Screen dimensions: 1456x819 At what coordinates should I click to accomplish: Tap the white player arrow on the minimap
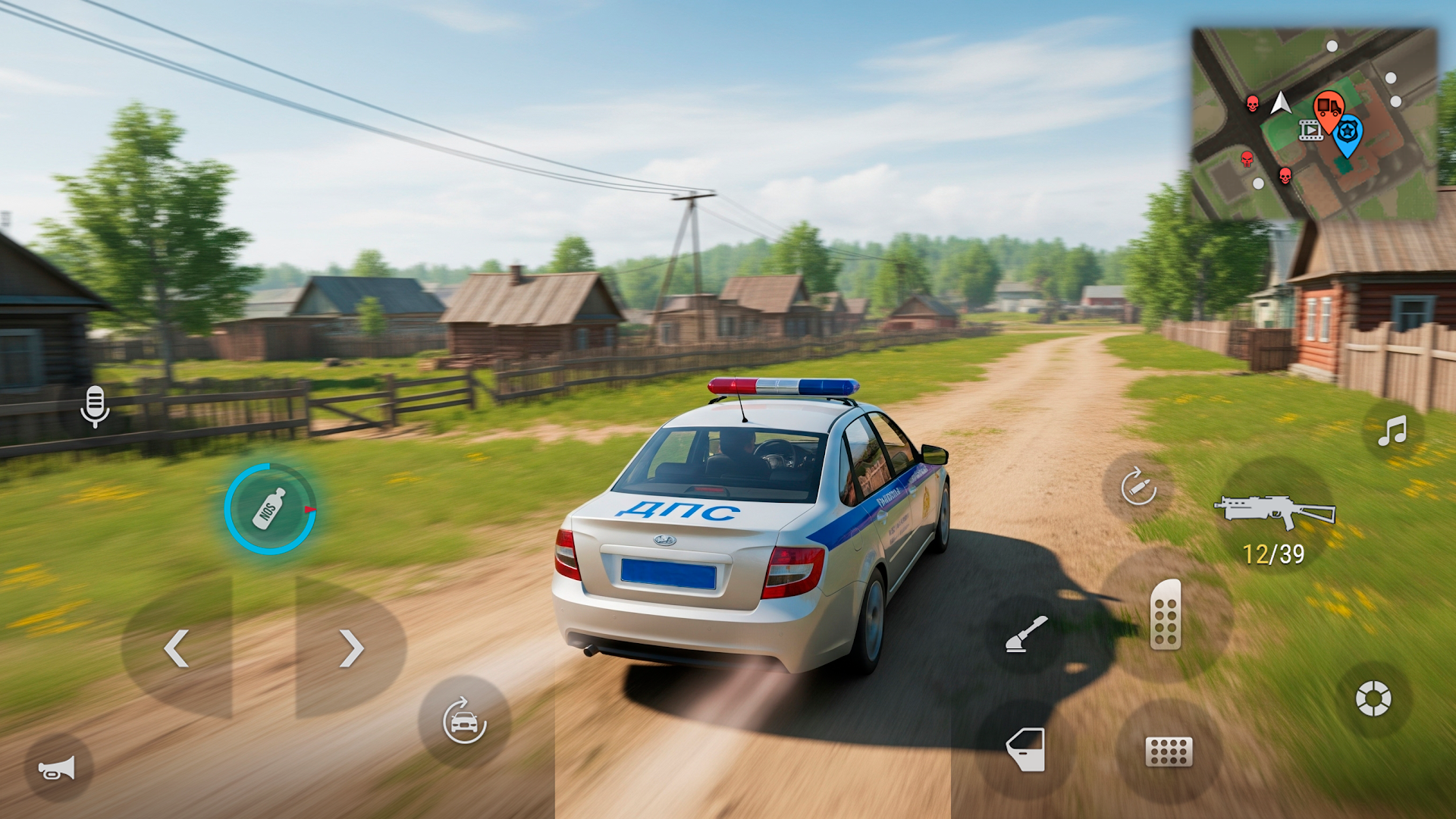[1281, 103]
